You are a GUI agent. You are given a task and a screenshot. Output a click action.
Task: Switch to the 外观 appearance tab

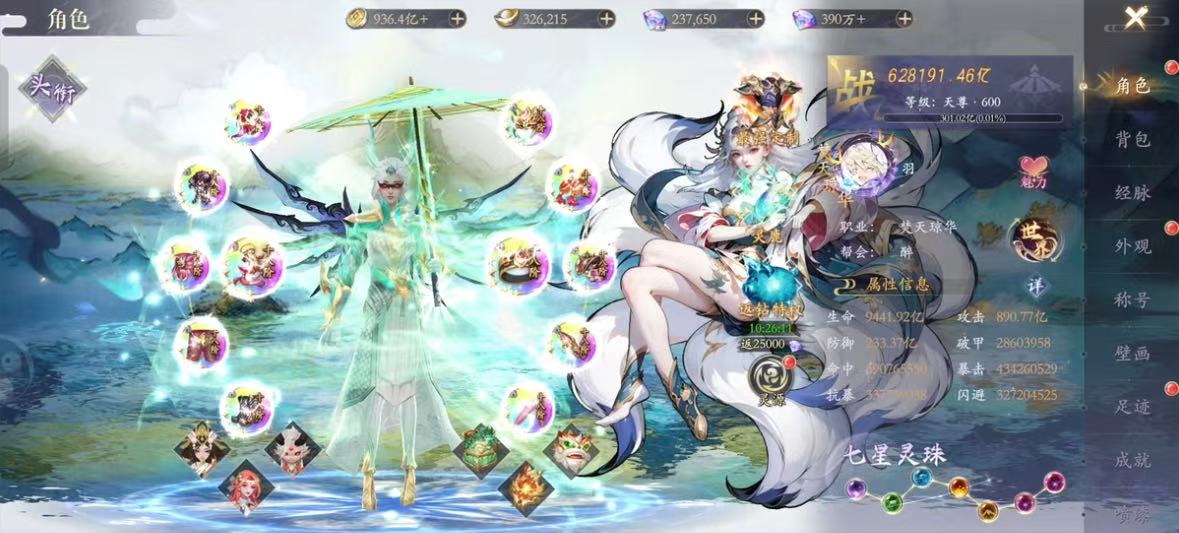1132,246
